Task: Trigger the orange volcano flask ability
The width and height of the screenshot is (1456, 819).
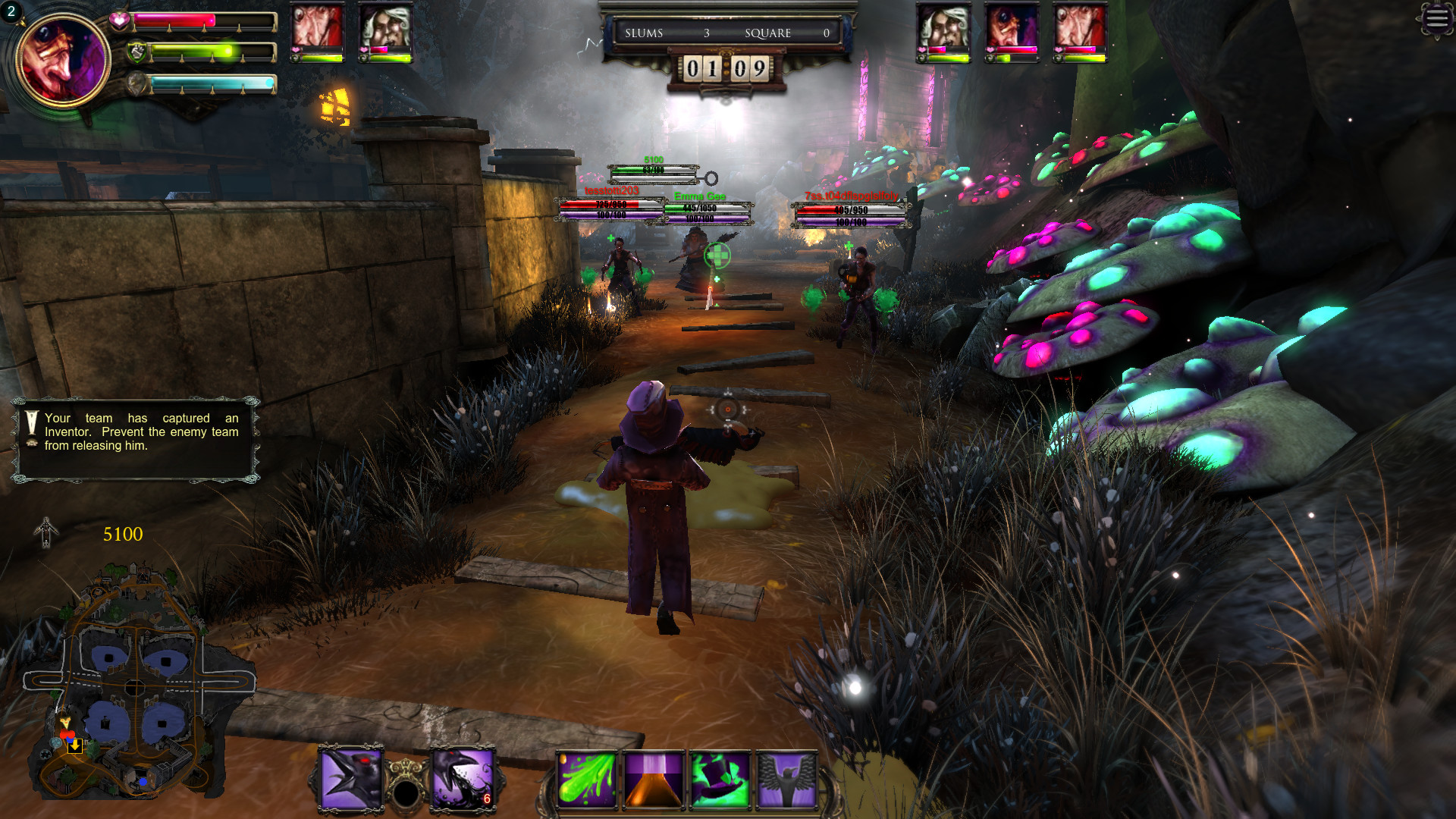Action: coord(654,781)
